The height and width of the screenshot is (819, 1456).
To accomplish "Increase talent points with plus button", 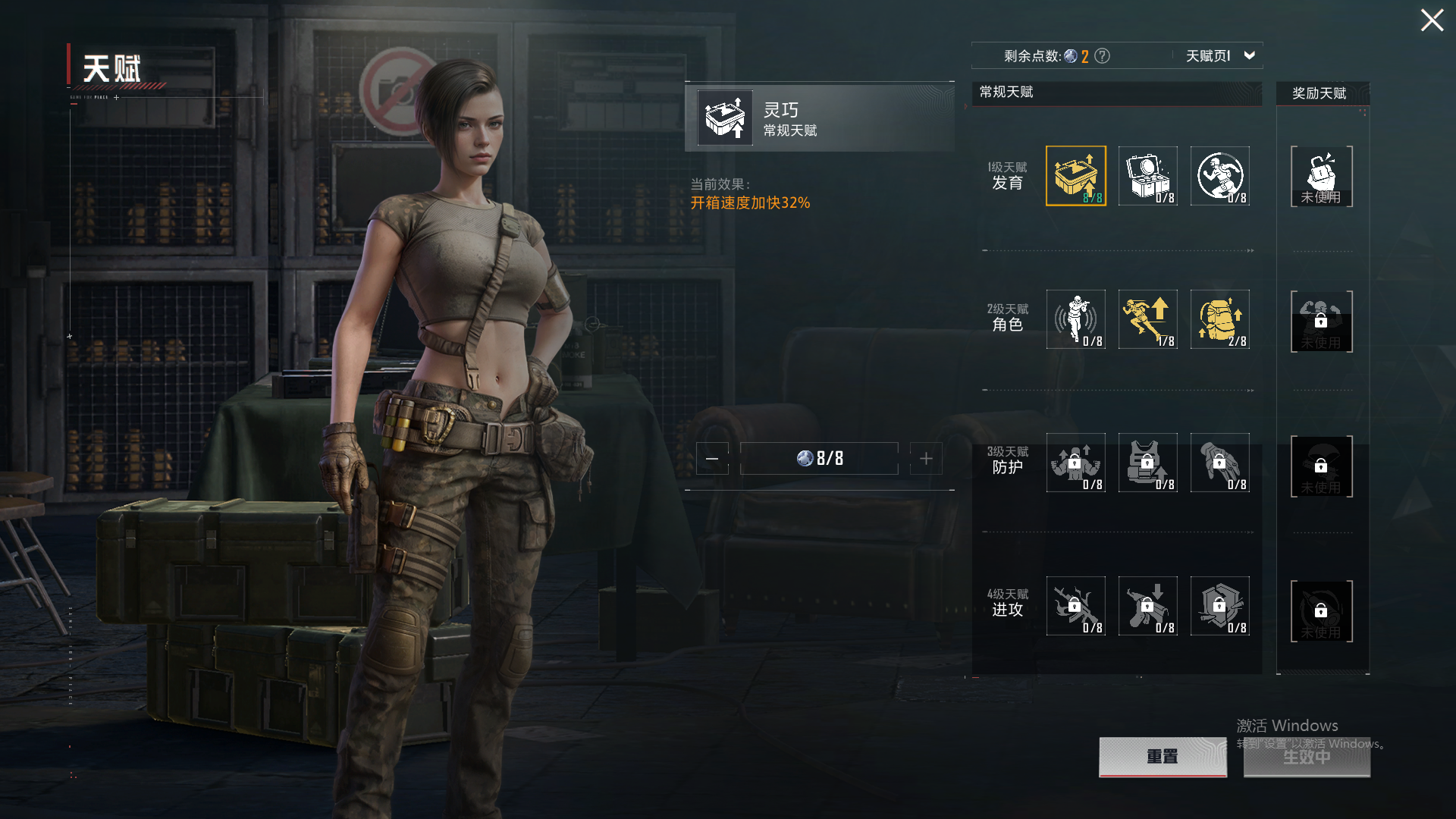I will point(926,459).
